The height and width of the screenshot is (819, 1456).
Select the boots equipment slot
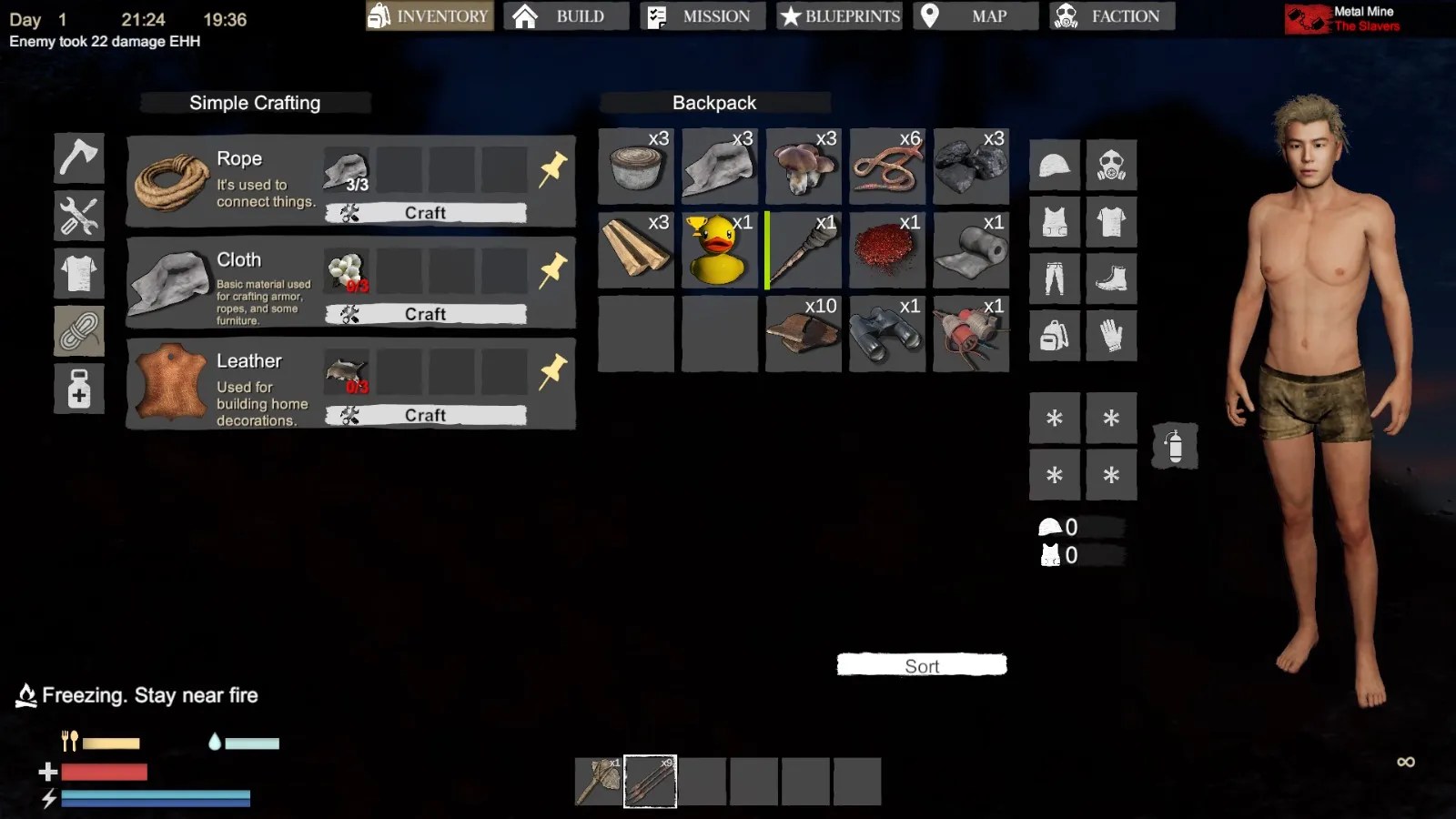coord(1111,278)
